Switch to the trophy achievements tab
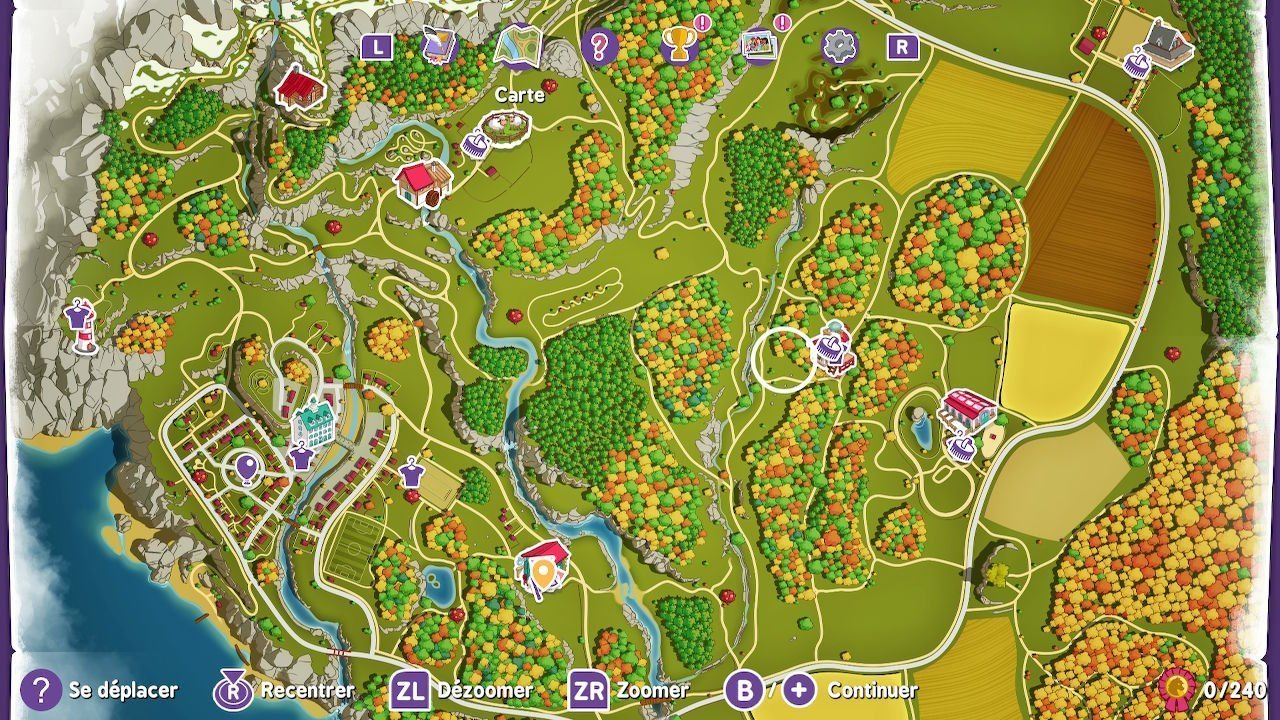The image size is (1280, 720). coord(679,46)
